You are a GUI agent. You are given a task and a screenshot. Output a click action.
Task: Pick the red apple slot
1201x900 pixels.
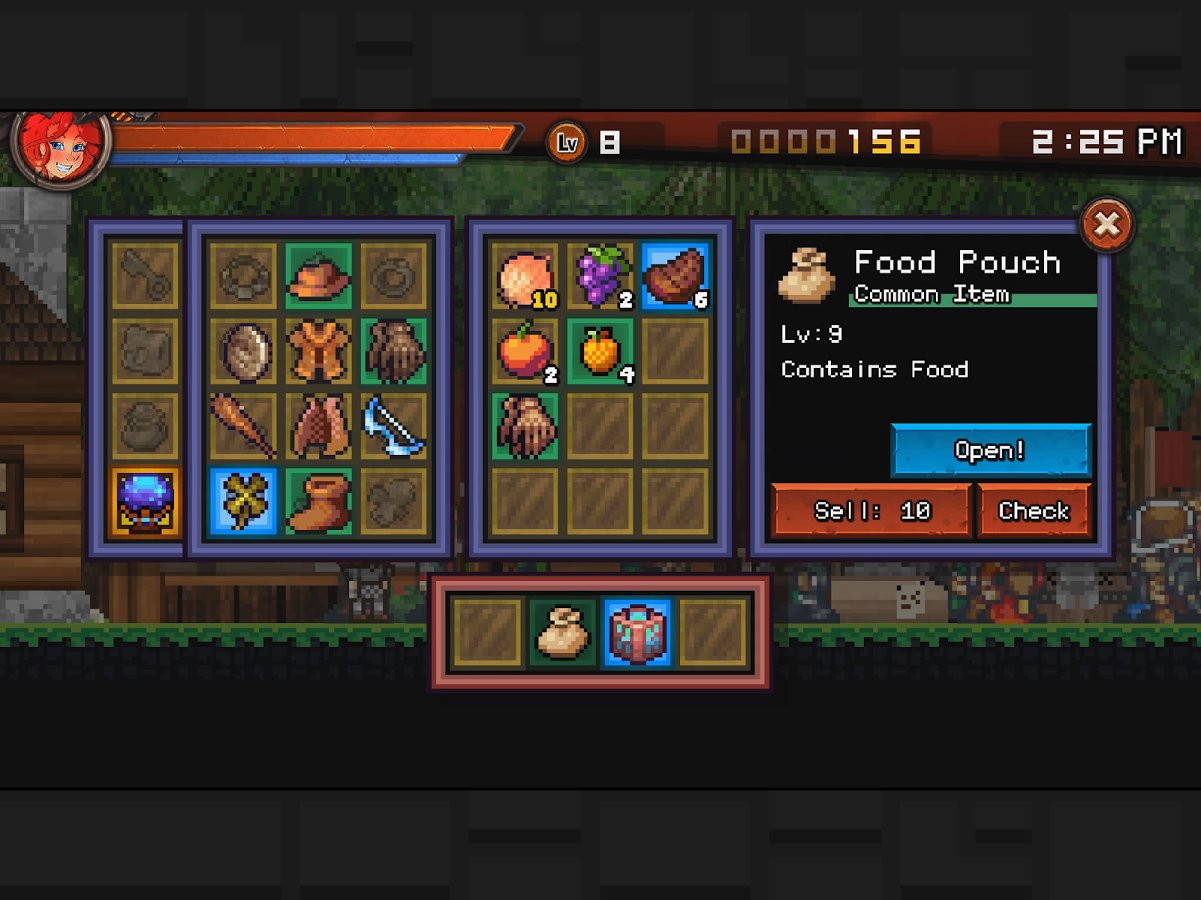point(525,351)
